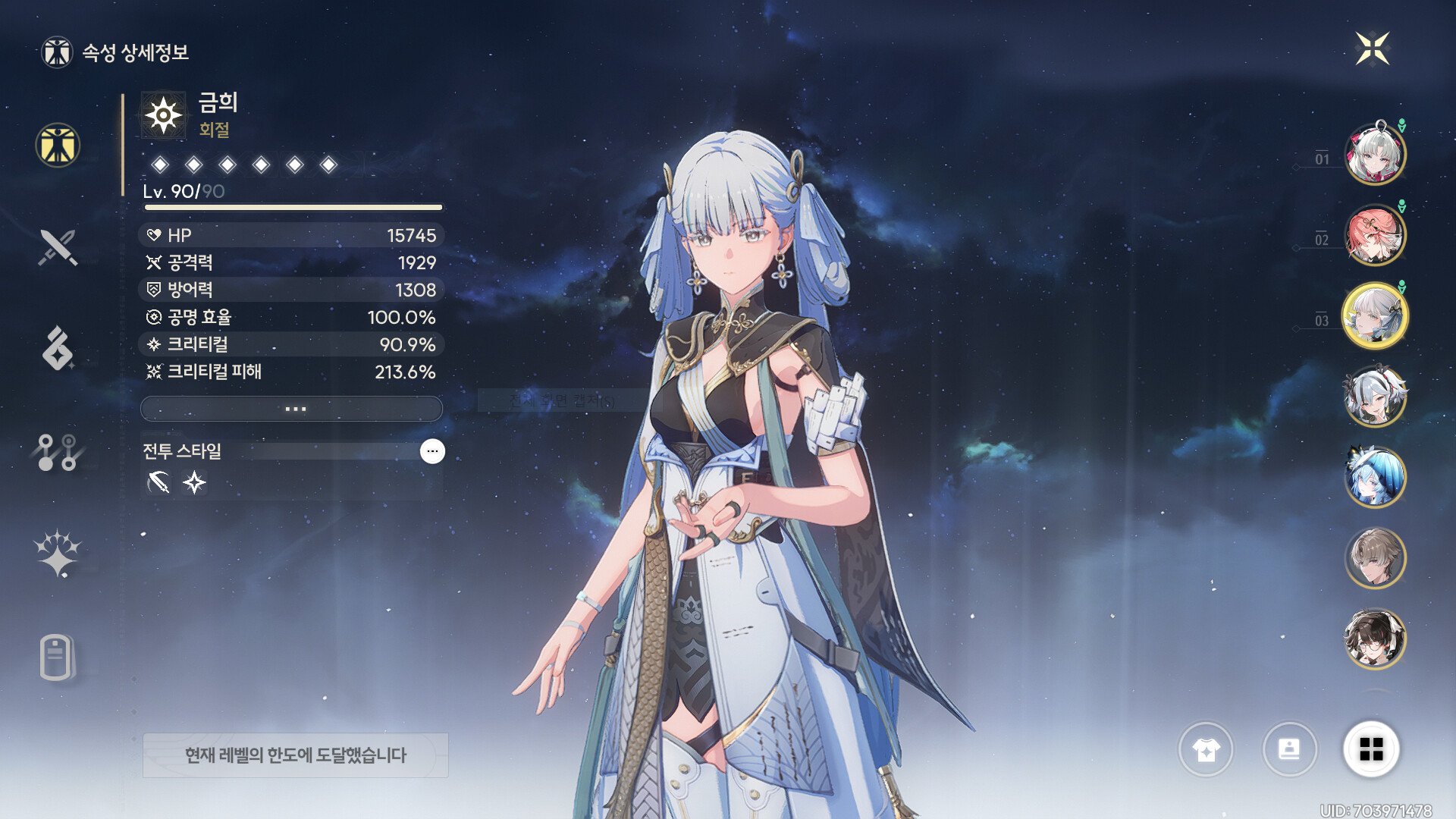Select the highlighted slot 03 character portrait
This screenshot has height=819, width=1456.
[1374, 316]
